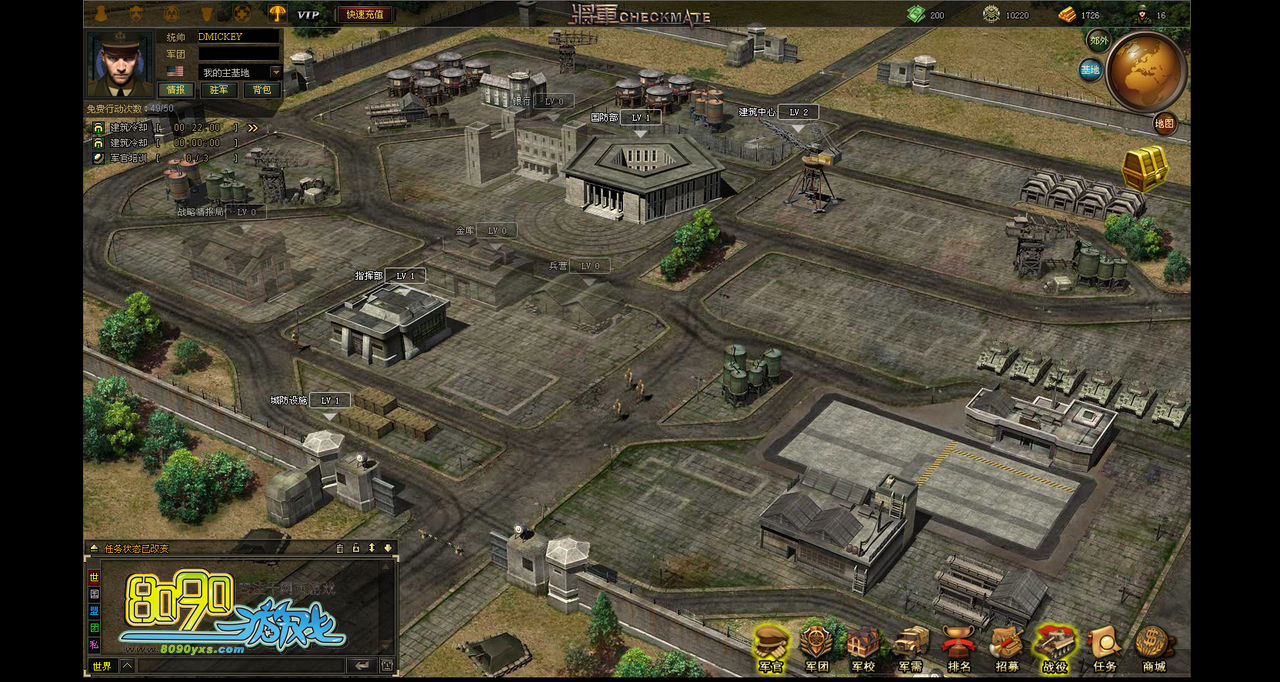The height and width of the screenshot is (682, 1280).
Task: Open the world globe minimap
Action: 1146,72
